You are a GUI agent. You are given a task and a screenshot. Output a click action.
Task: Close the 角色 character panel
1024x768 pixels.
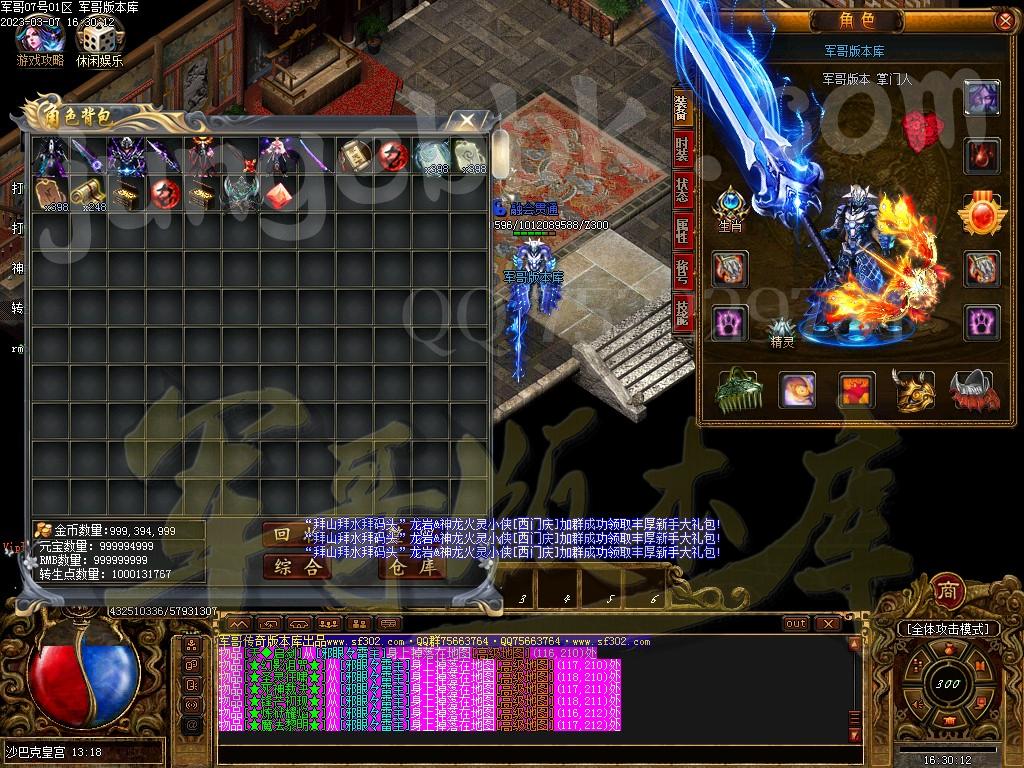coord(1004,20)
